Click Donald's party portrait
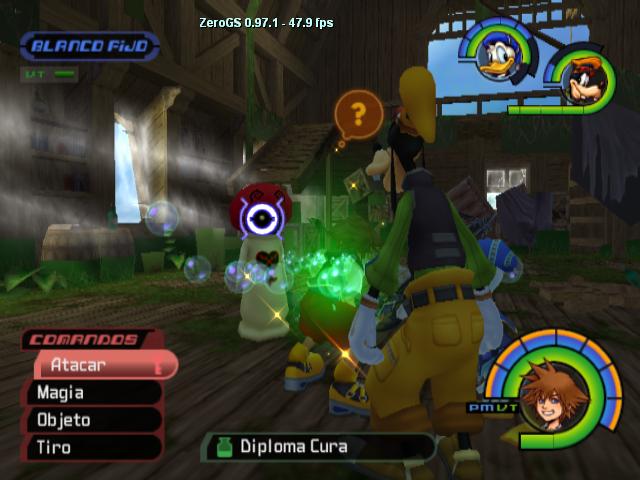The width and height of the screenshot is (640, 480). pos(497,57)
